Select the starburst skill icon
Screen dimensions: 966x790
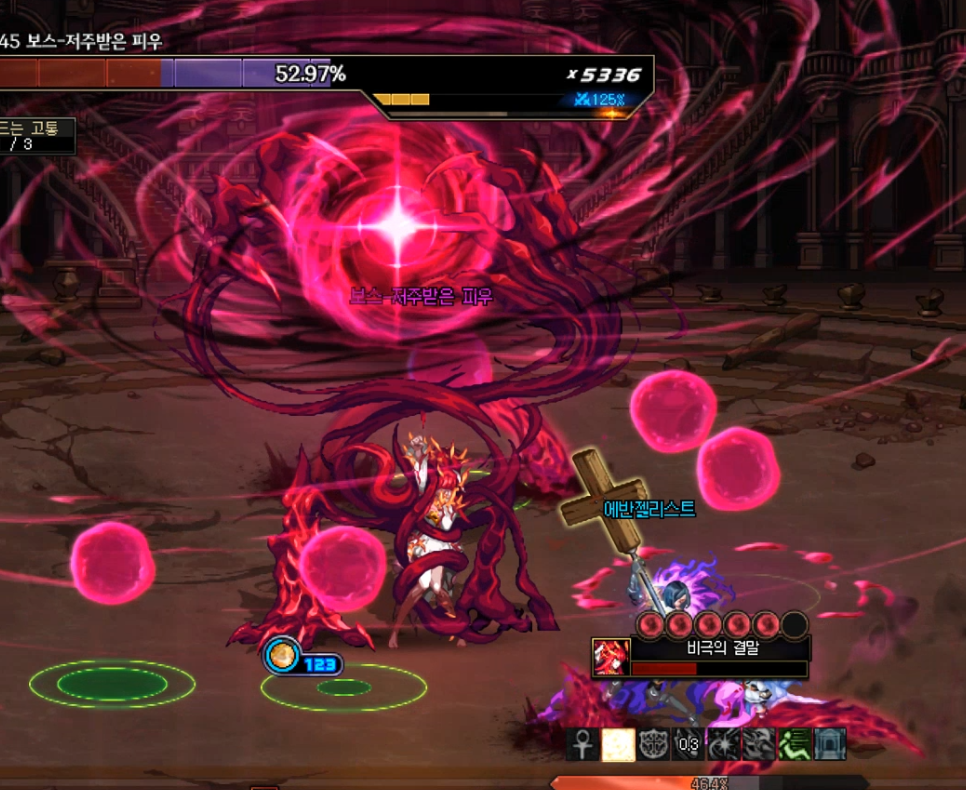pos(722,744)
